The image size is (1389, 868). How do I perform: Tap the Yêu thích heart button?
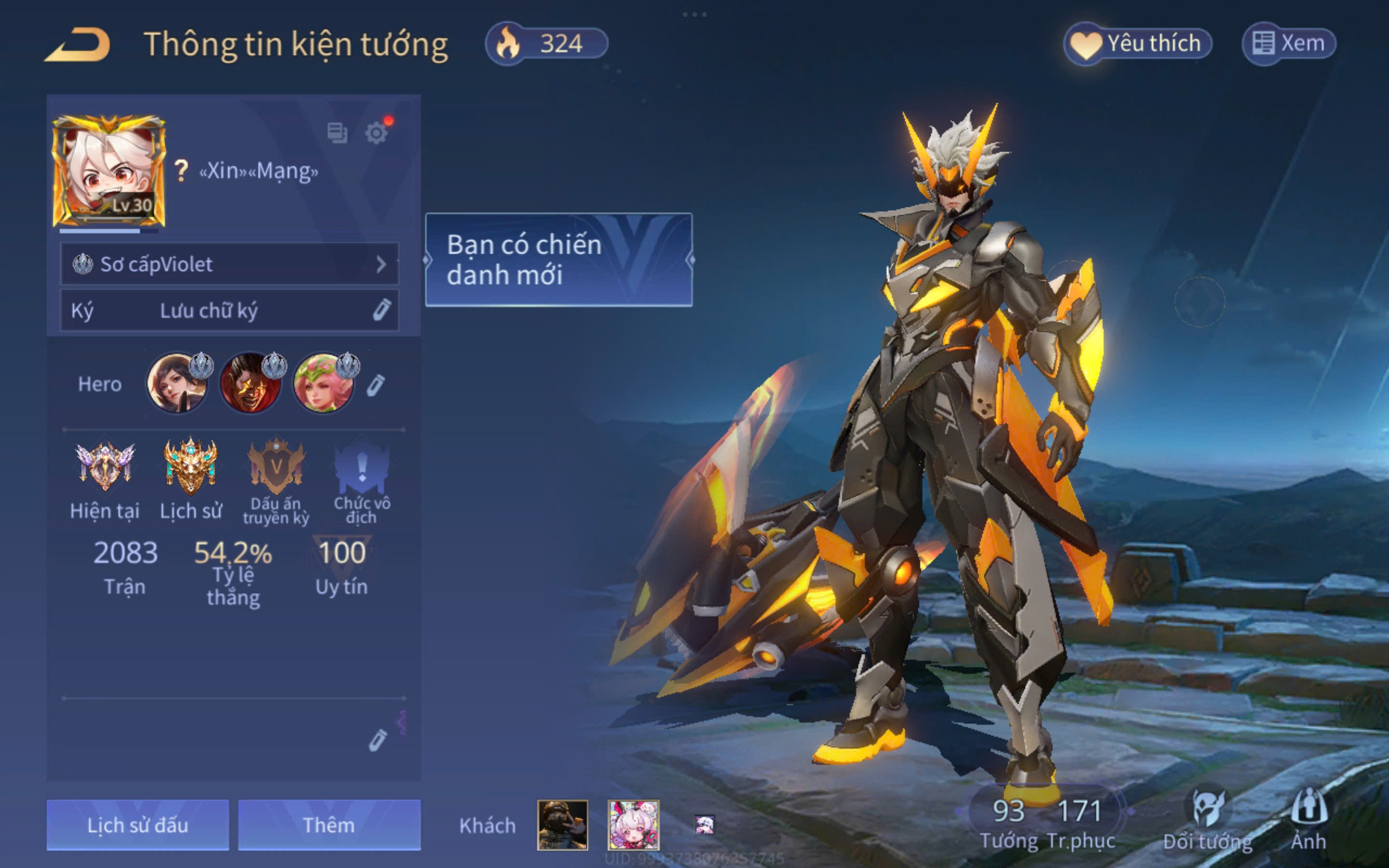(1138, 44)
